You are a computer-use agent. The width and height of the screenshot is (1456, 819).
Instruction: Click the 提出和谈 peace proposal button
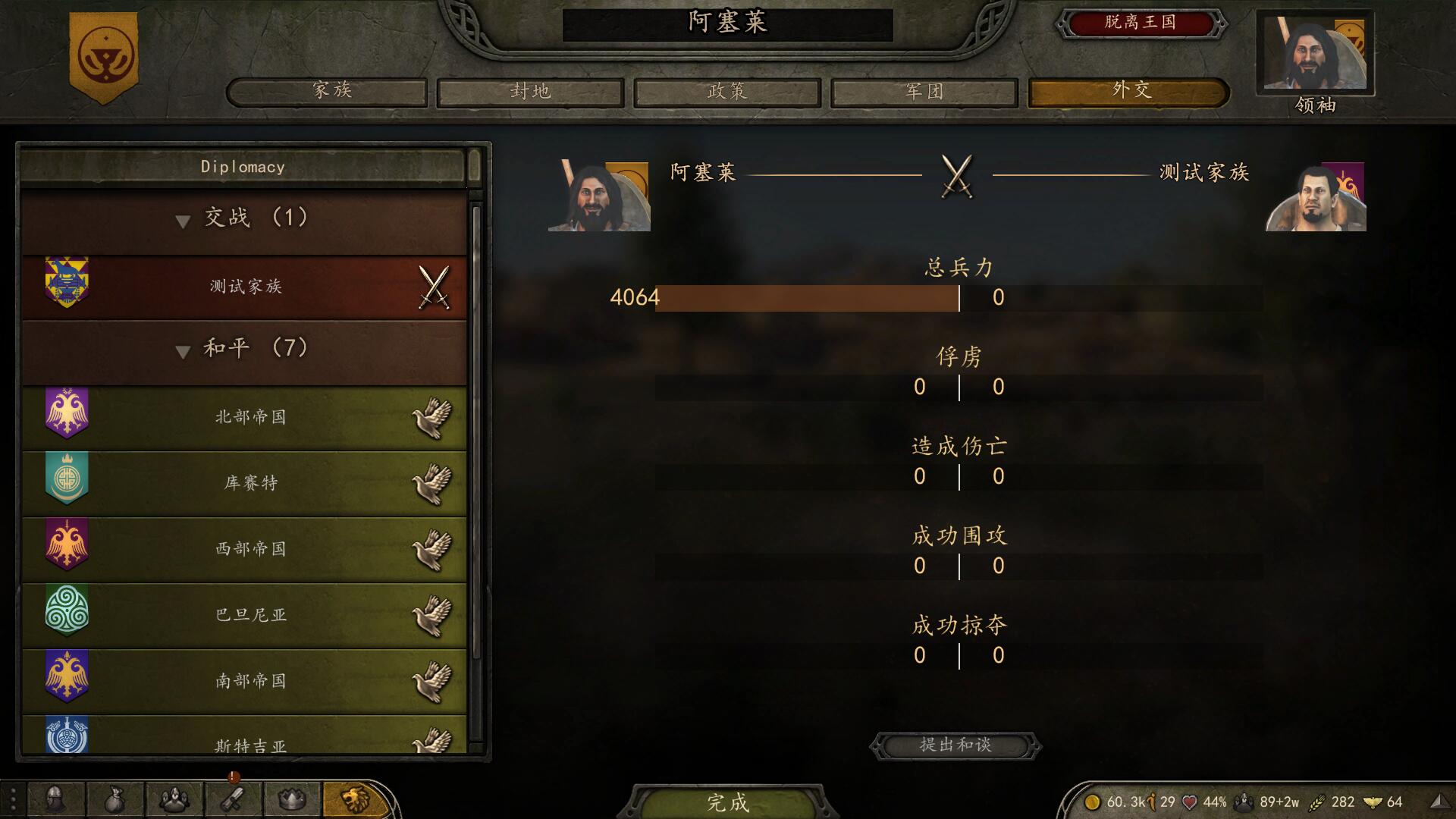[957, 745]
